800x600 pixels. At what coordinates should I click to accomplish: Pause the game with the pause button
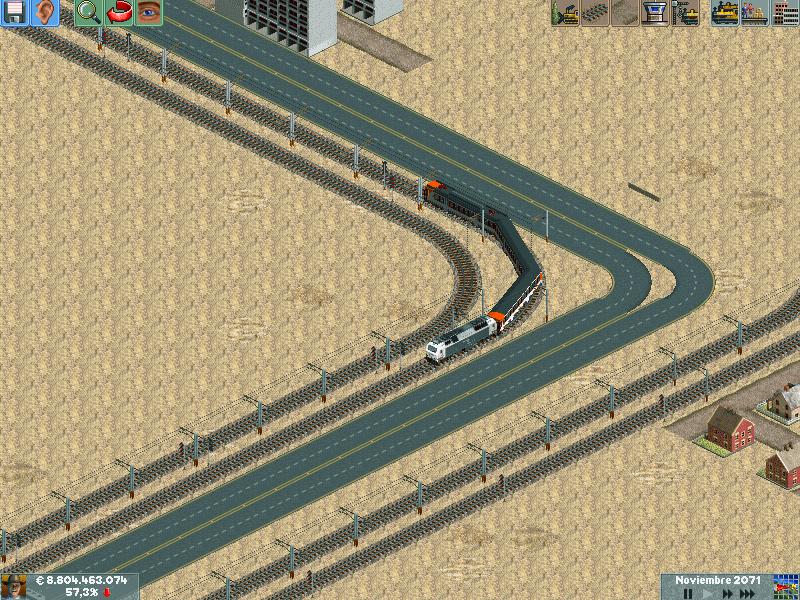(688, 593)
